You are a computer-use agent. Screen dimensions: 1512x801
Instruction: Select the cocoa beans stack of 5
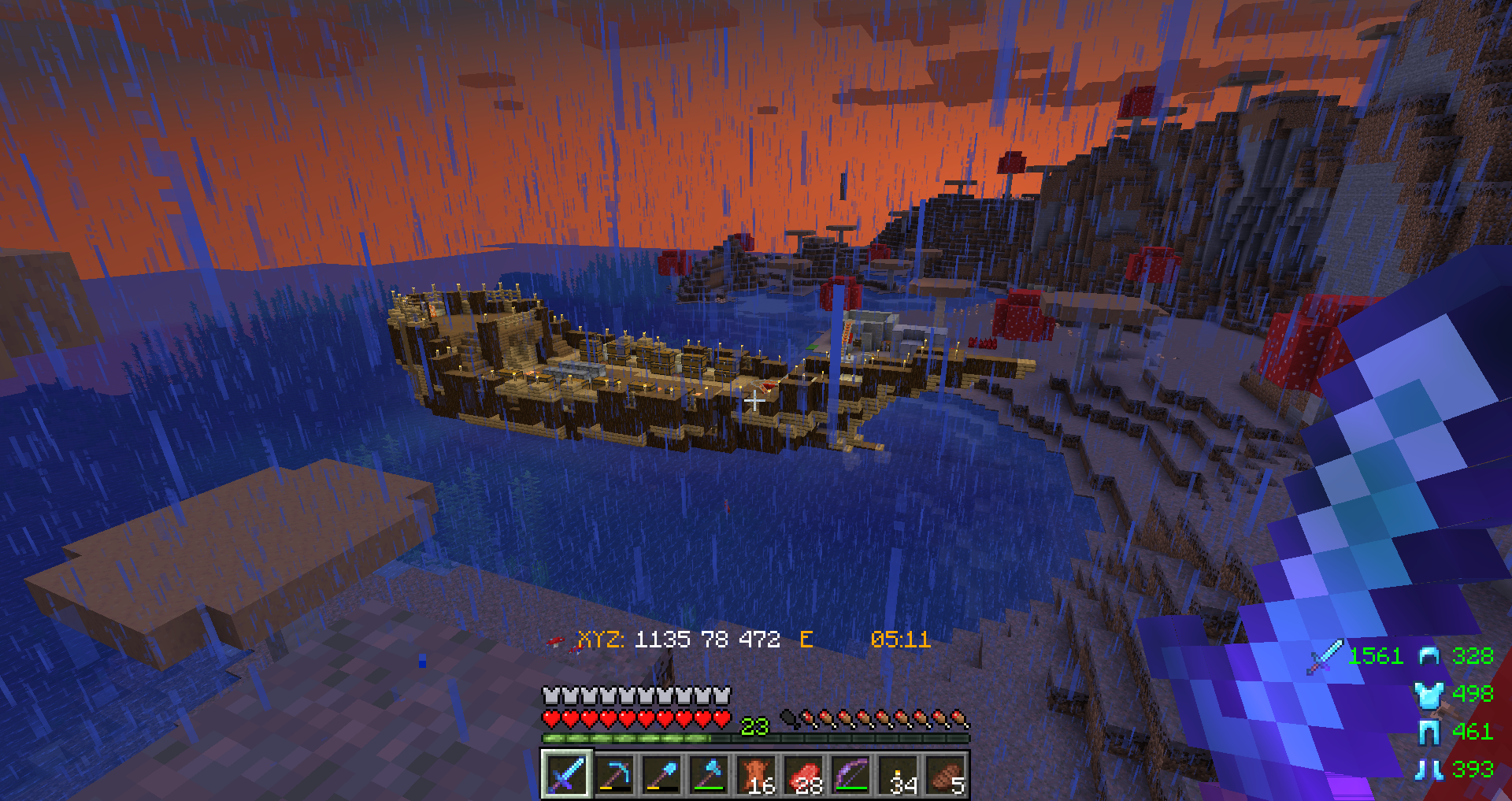point(946,774)
